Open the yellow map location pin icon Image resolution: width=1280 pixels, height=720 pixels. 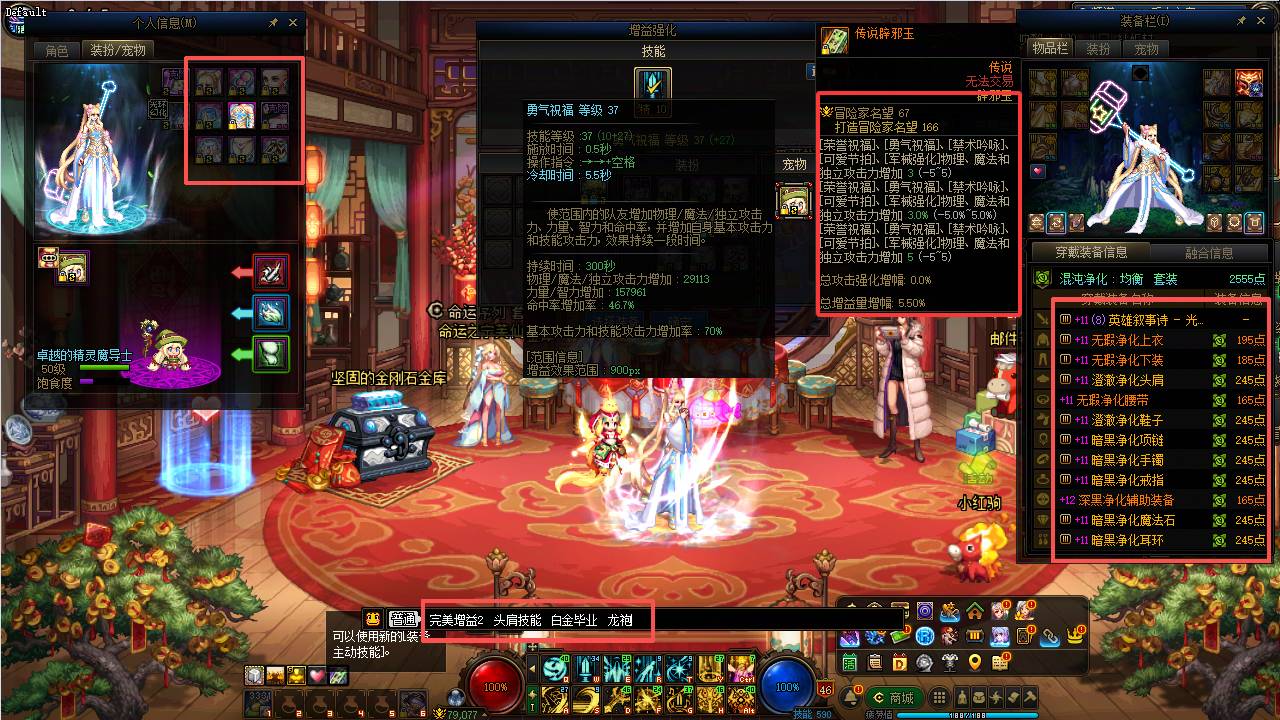973,662
